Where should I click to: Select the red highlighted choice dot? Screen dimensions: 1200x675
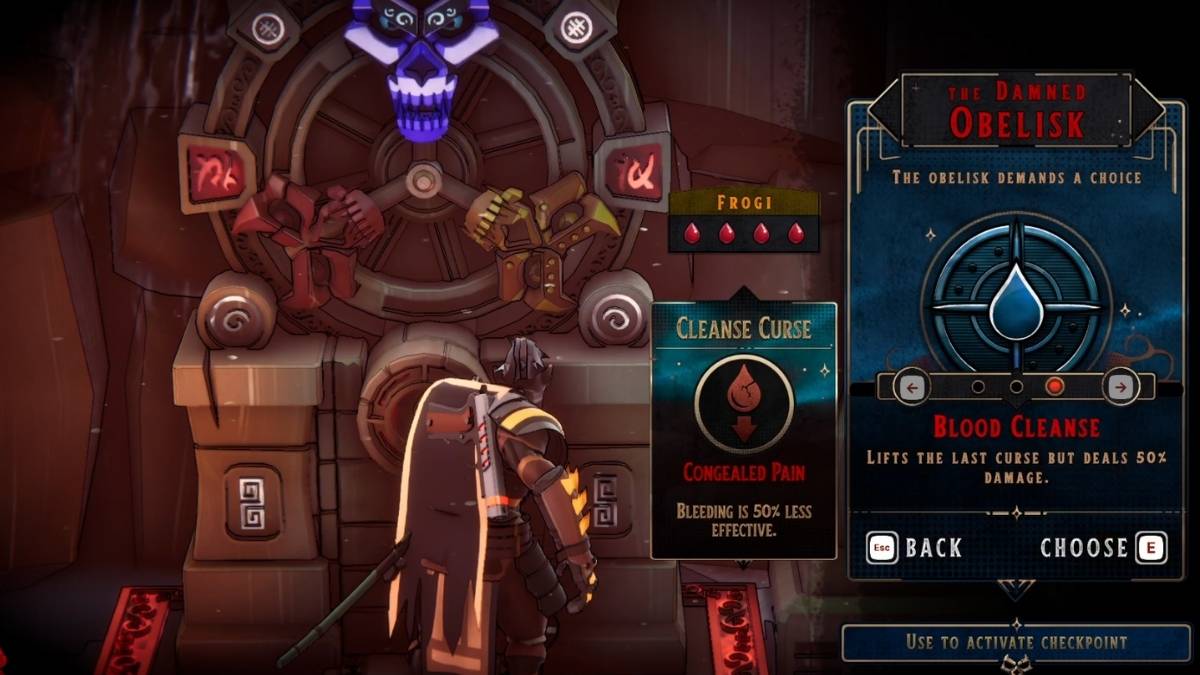pos(1054,386)
